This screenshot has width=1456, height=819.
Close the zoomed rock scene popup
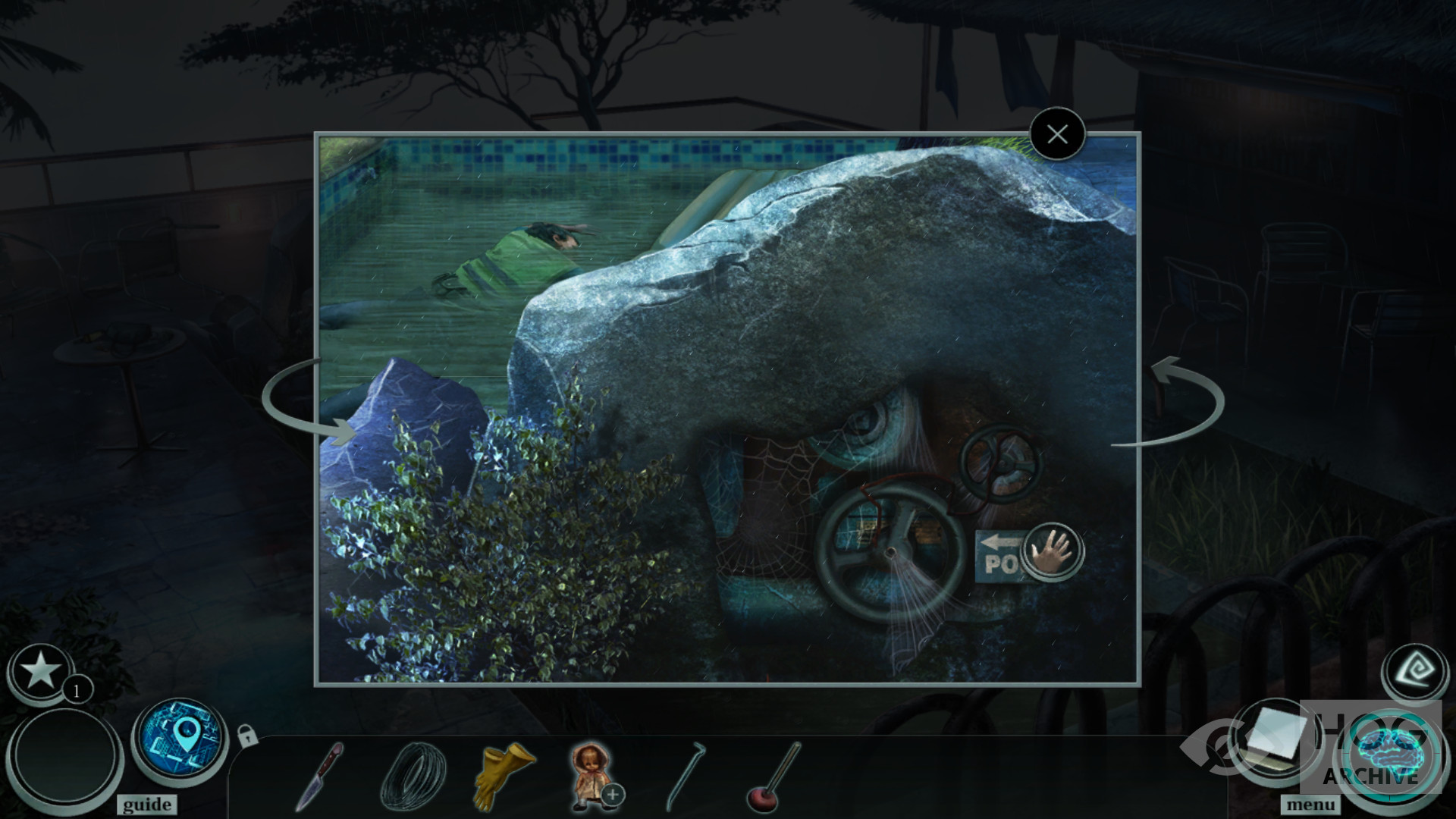click(1057, 135)
